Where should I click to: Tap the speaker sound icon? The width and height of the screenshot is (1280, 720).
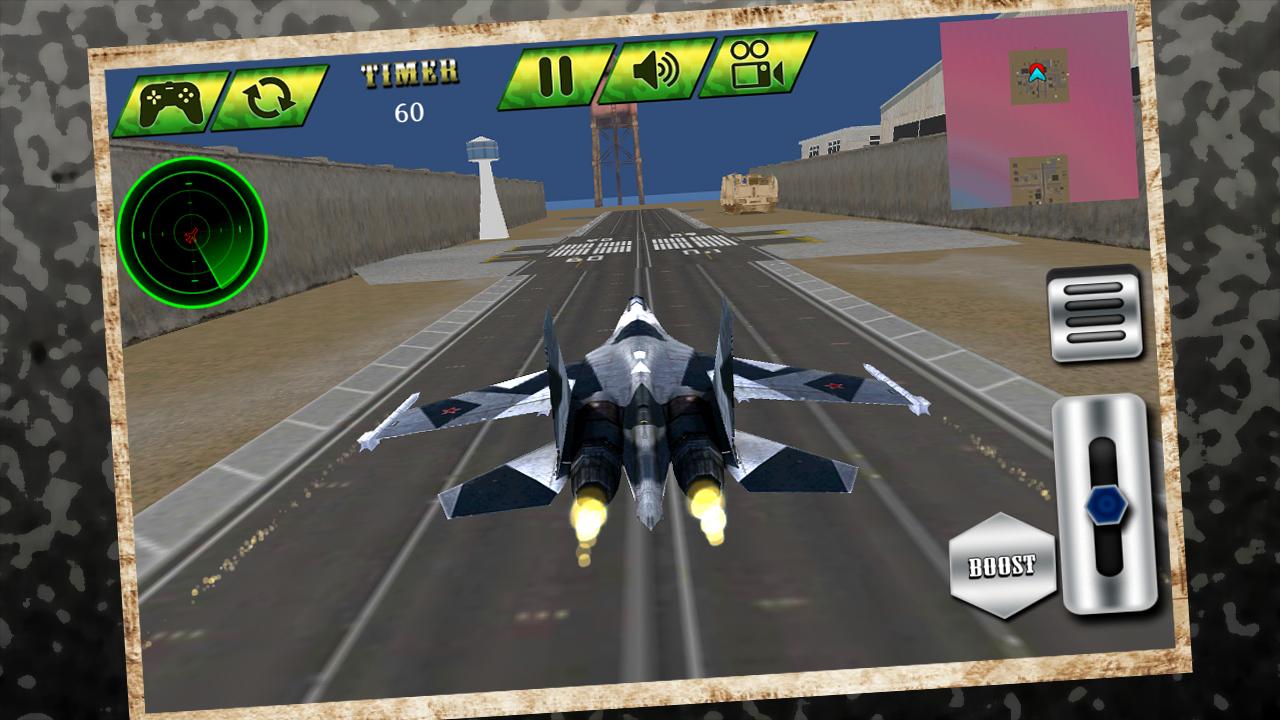[x=655, y=70]
